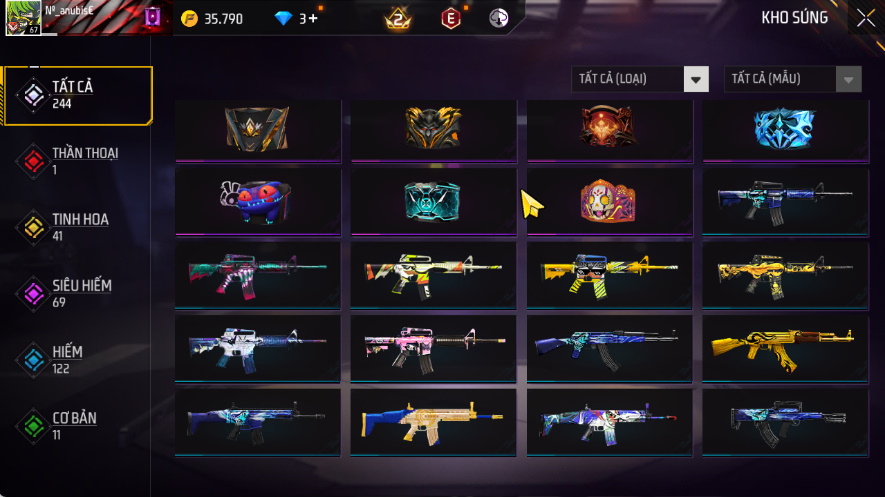Image resolution: width=885 pixels, height=497 pixels.
Task: Click the player avatar in top bar
Action: 22,18
